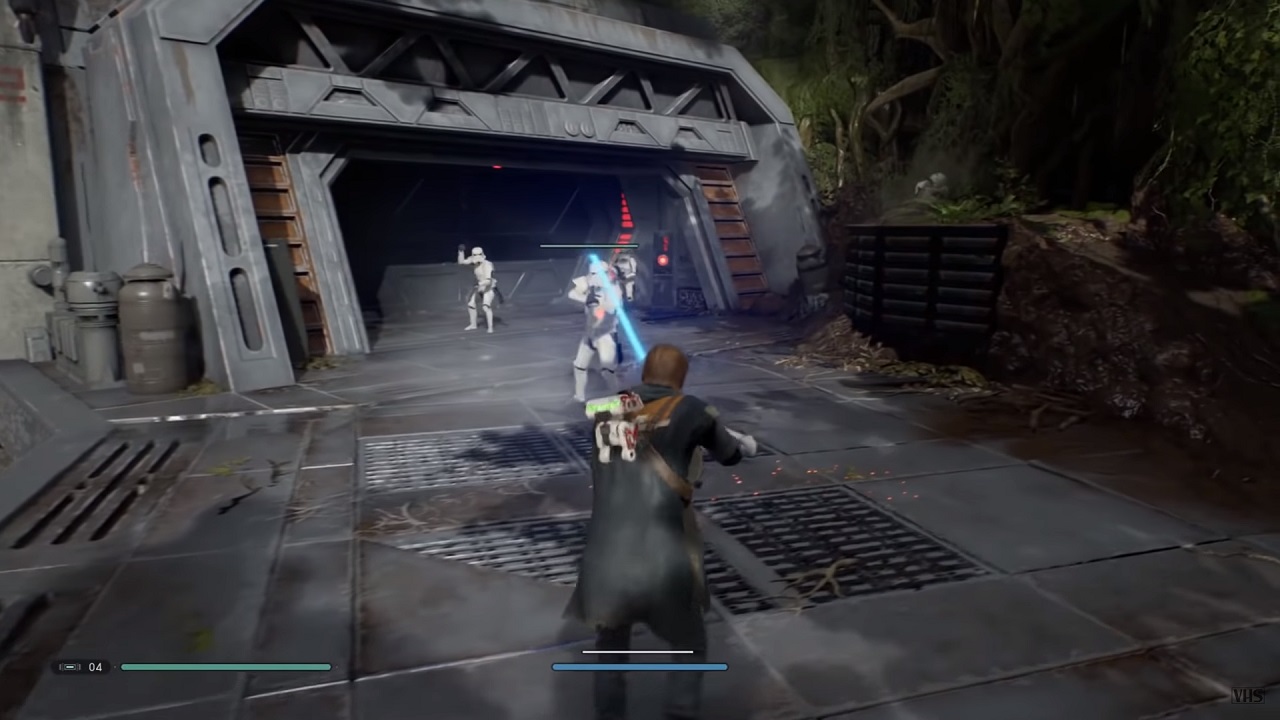Select the stim count indicator showing 04
The image size is (1280, 720).
click(x=96, y=666)
